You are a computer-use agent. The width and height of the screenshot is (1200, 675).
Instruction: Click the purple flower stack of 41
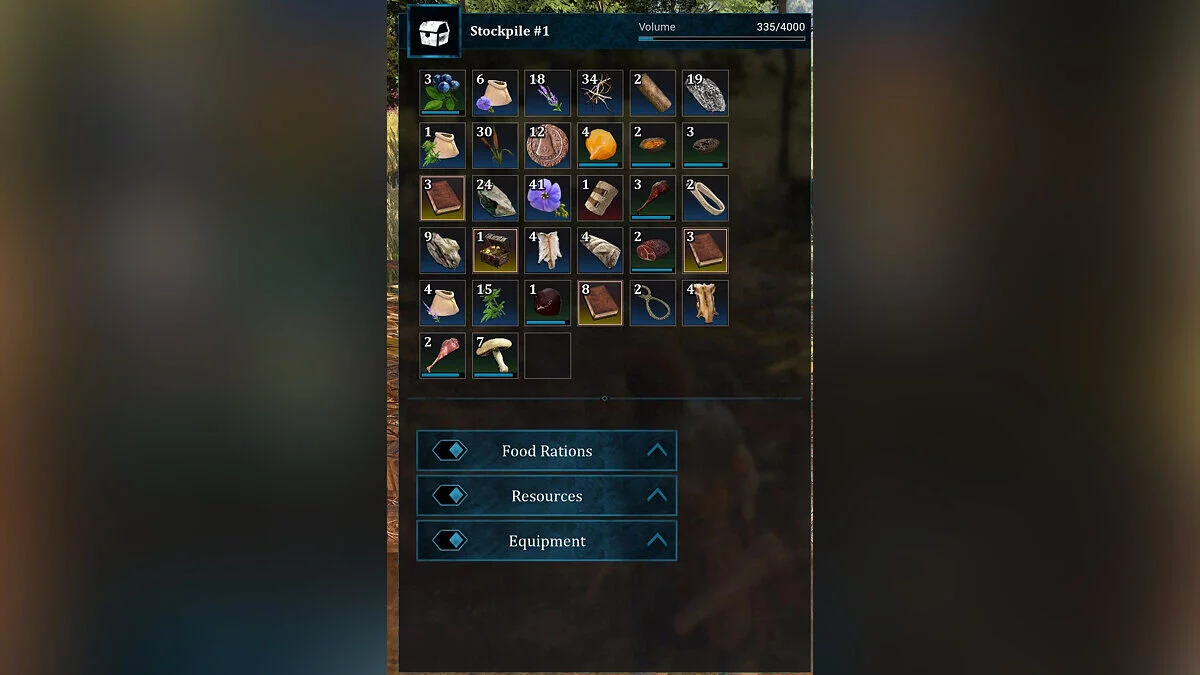tap(547, 198)
